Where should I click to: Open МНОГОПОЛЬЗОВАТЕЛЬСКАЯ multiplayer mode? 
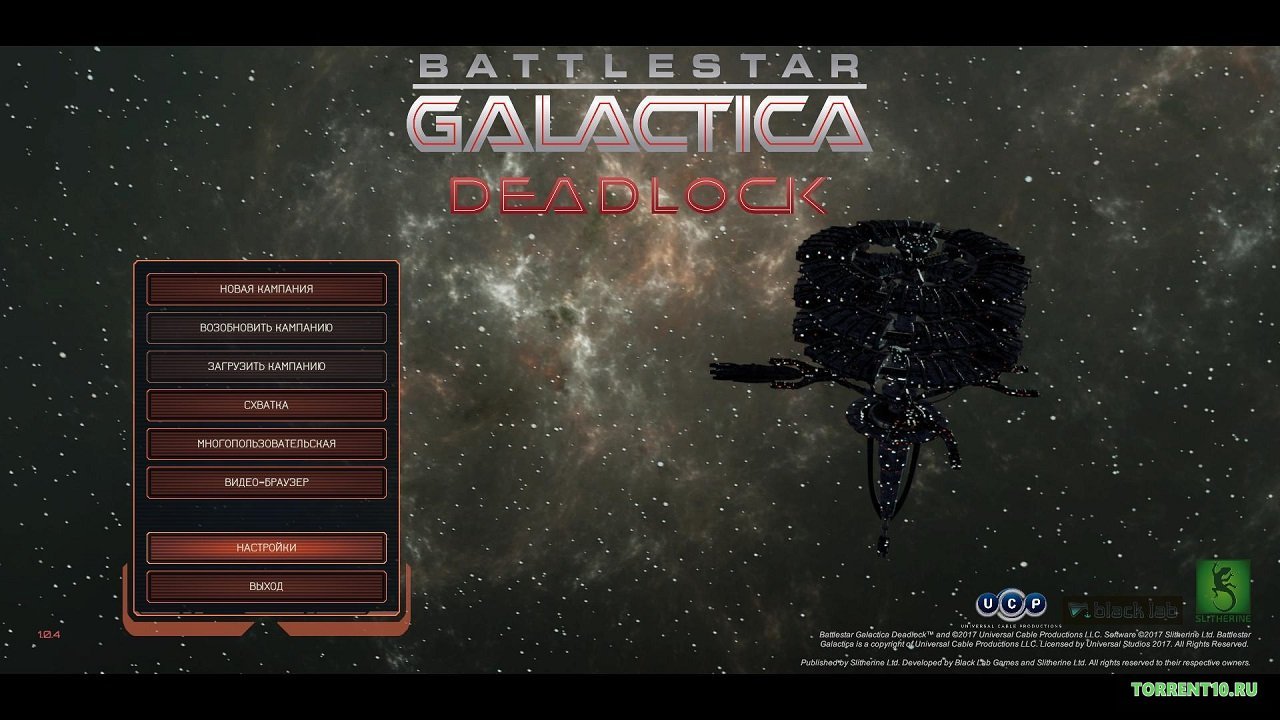point(267,443)
